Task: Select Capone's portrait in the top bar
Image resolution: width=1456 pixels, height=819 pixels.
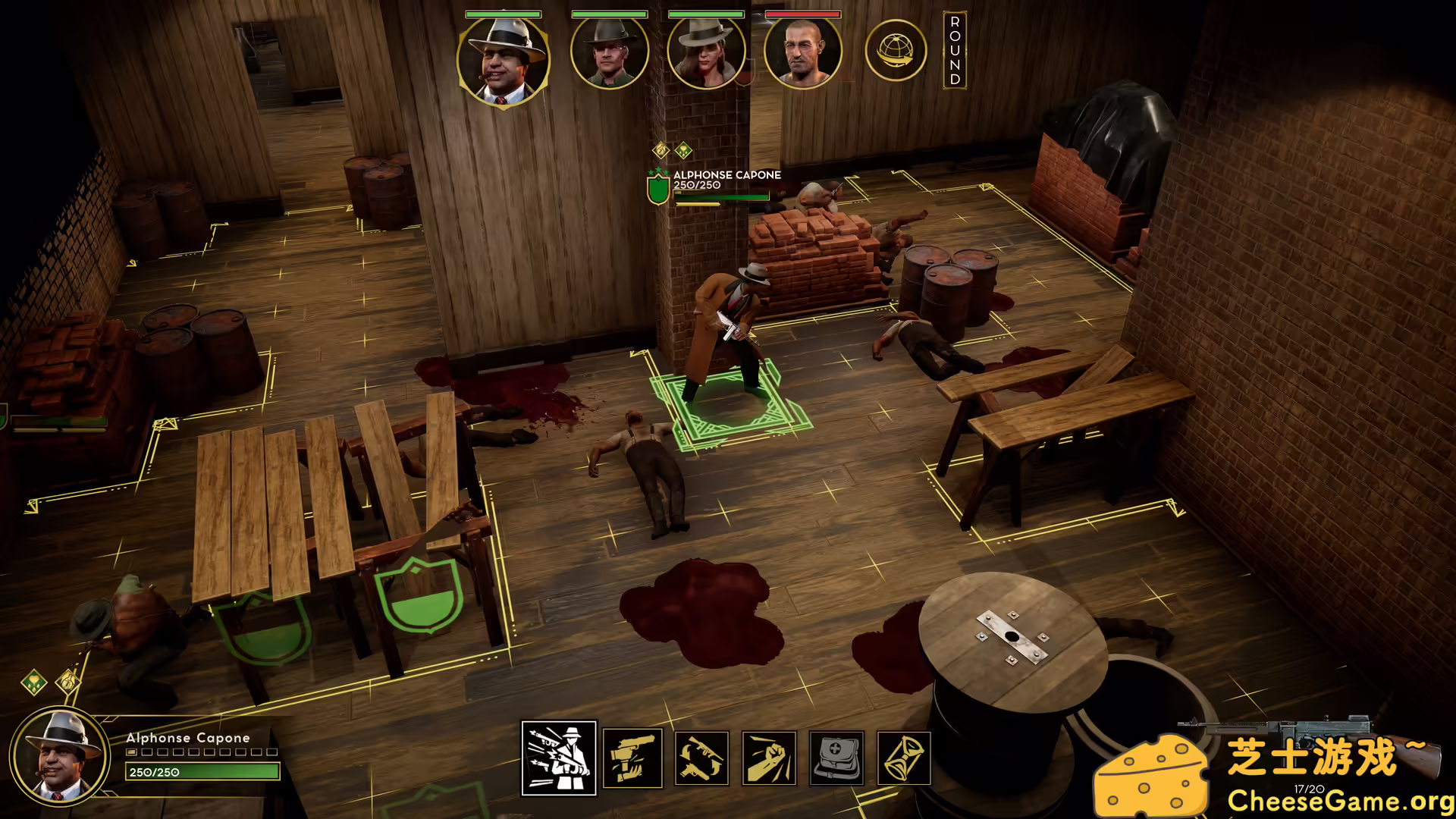Action: [504, 53]
